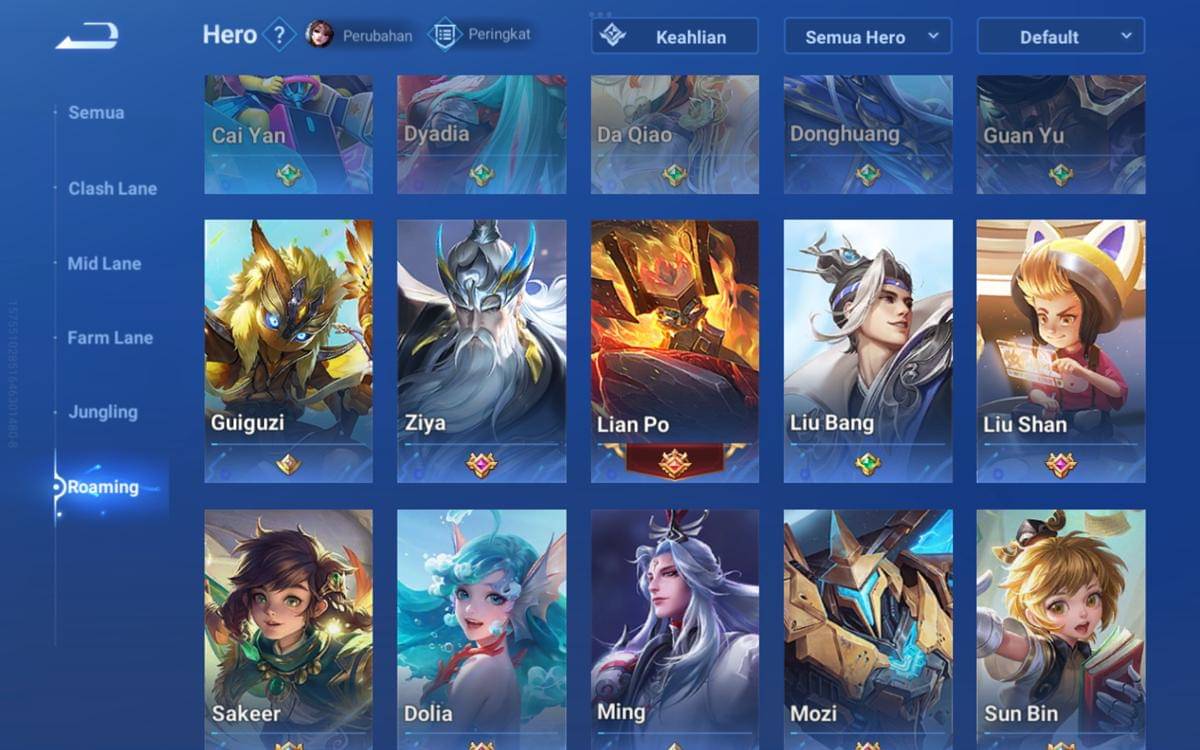Show Mid Lane heroes
The image size is (1200, 750).
(x=104, y=264)
